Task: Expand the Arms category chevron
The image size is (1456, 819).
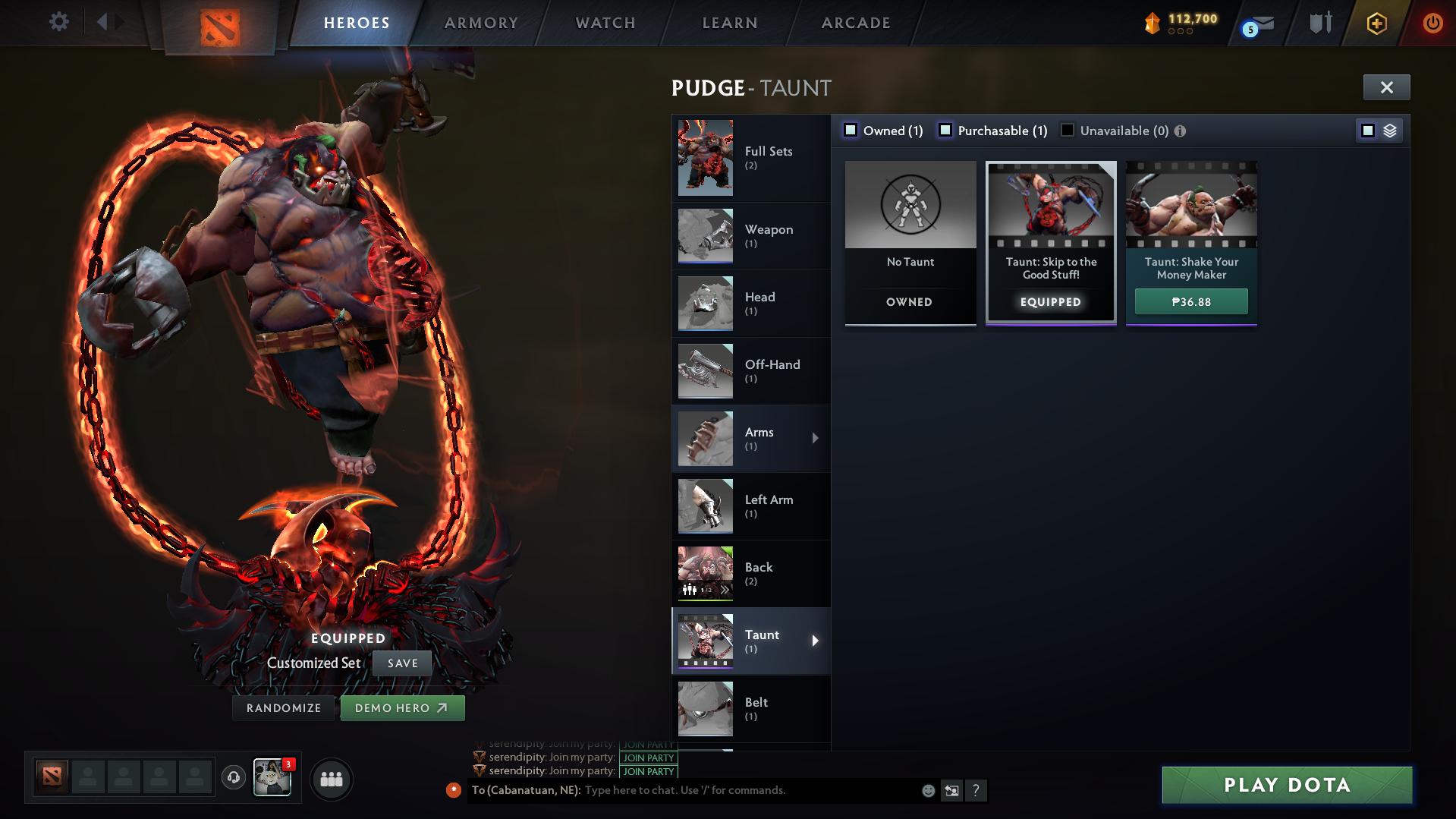Action: tap(816, 438)
